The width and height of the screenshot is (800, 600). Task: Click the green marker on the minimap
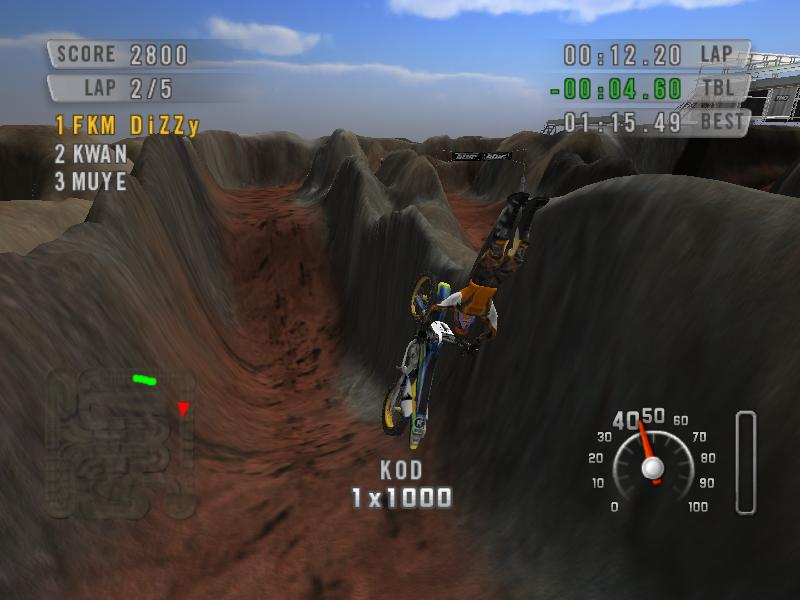point(144,380)
